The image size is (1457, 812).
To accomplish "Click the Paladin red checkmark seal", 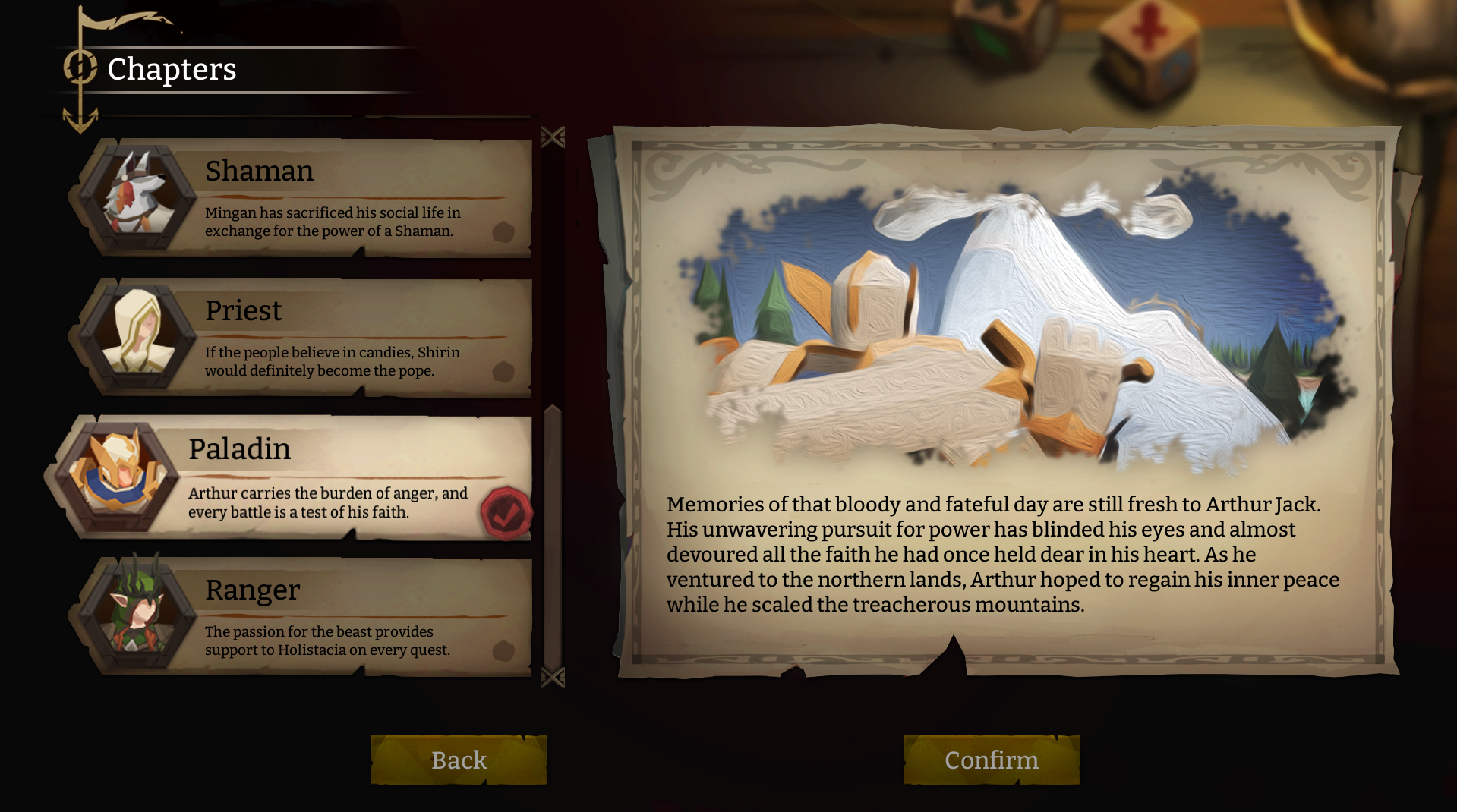I will click(x=506, y=514).
